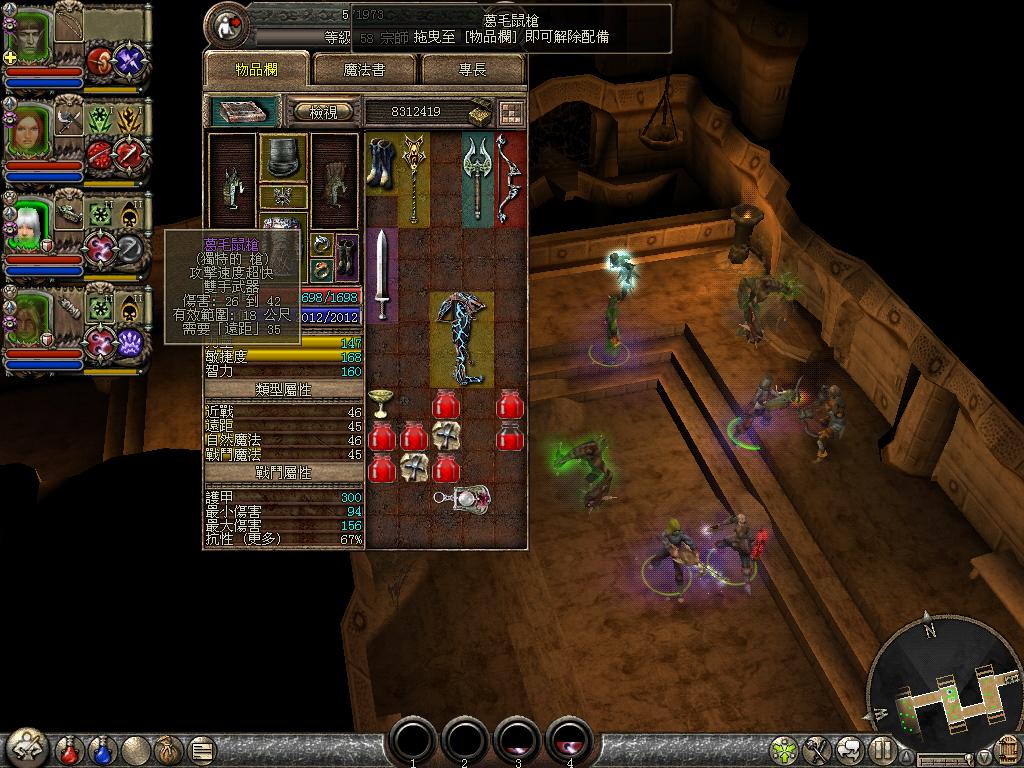Viewport: 1024px width, 768px height.
Task: Use the red health potion button on the bottom bar
Action: tap(69, 749)
